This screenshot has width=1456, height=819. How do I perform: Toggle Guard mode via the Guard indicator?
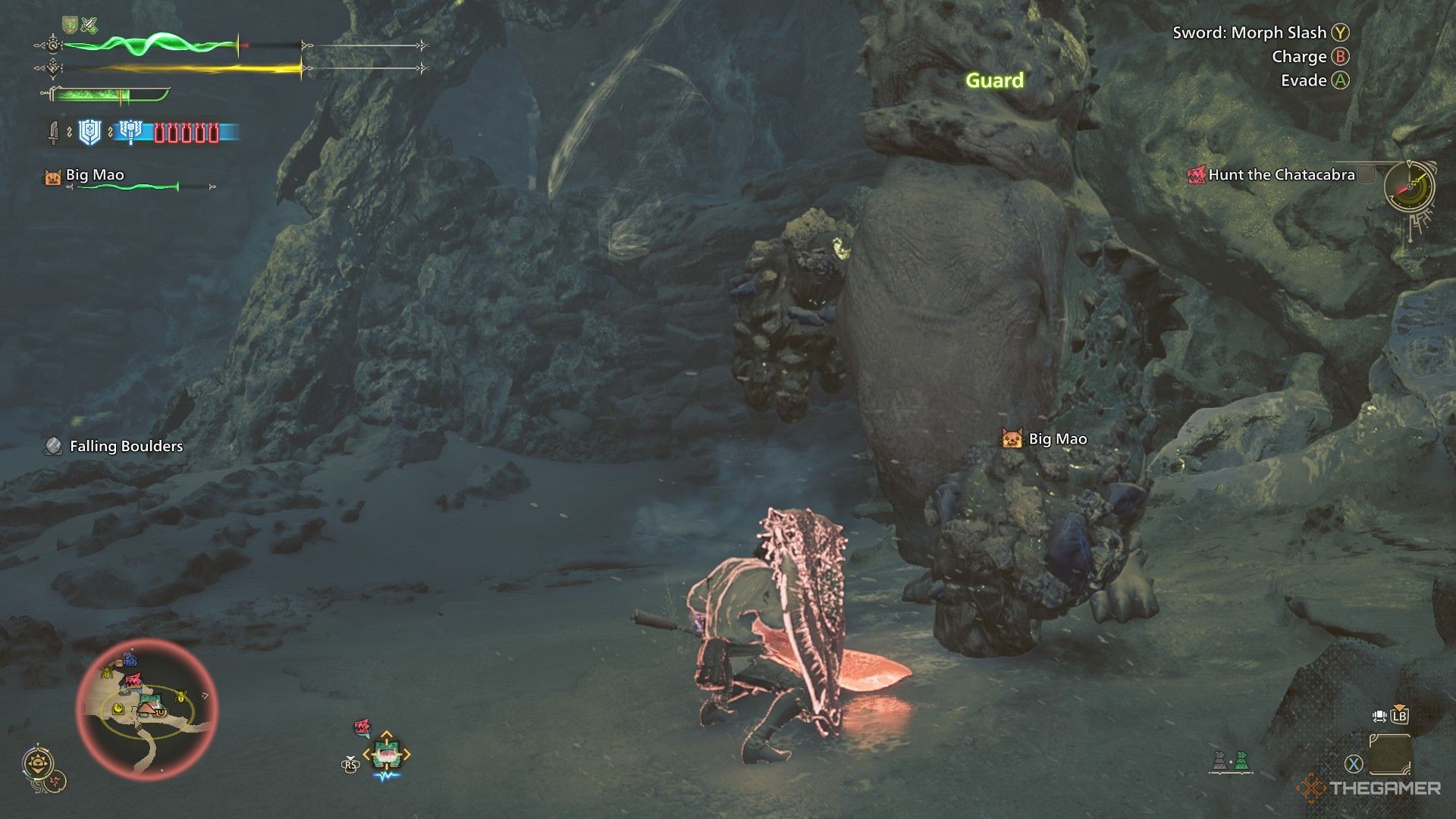click(x=995, y=81)
